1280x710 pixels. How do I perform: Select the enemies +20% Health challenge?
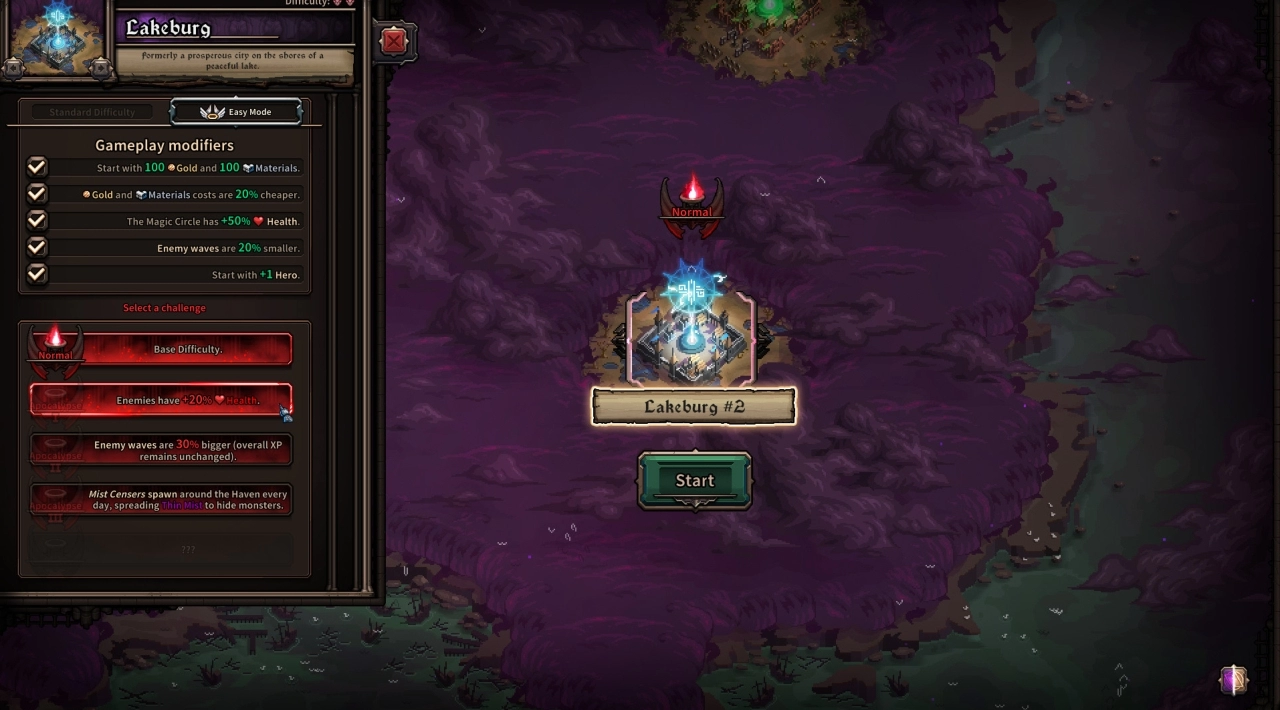[x=162, y=400]
